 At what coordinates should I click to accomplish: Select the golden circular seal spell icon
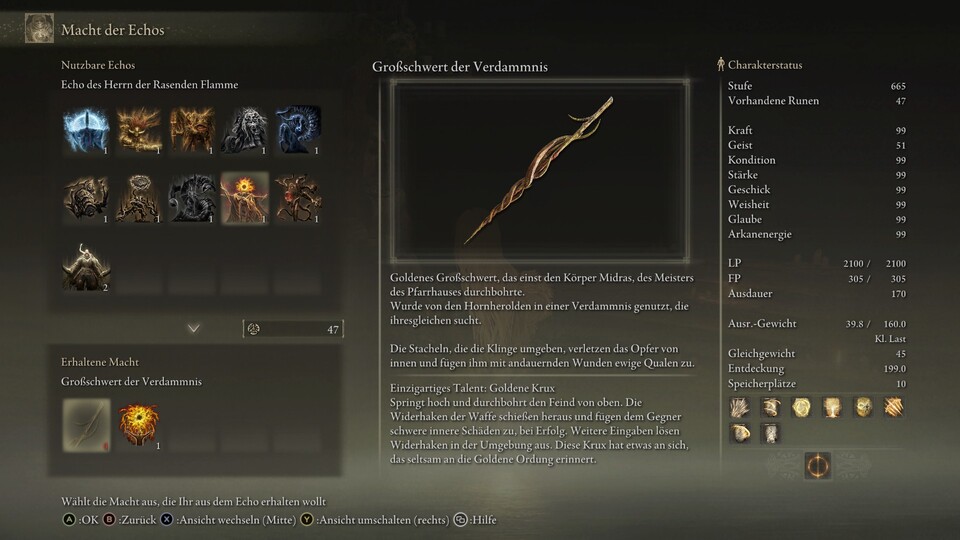[801, 407]
